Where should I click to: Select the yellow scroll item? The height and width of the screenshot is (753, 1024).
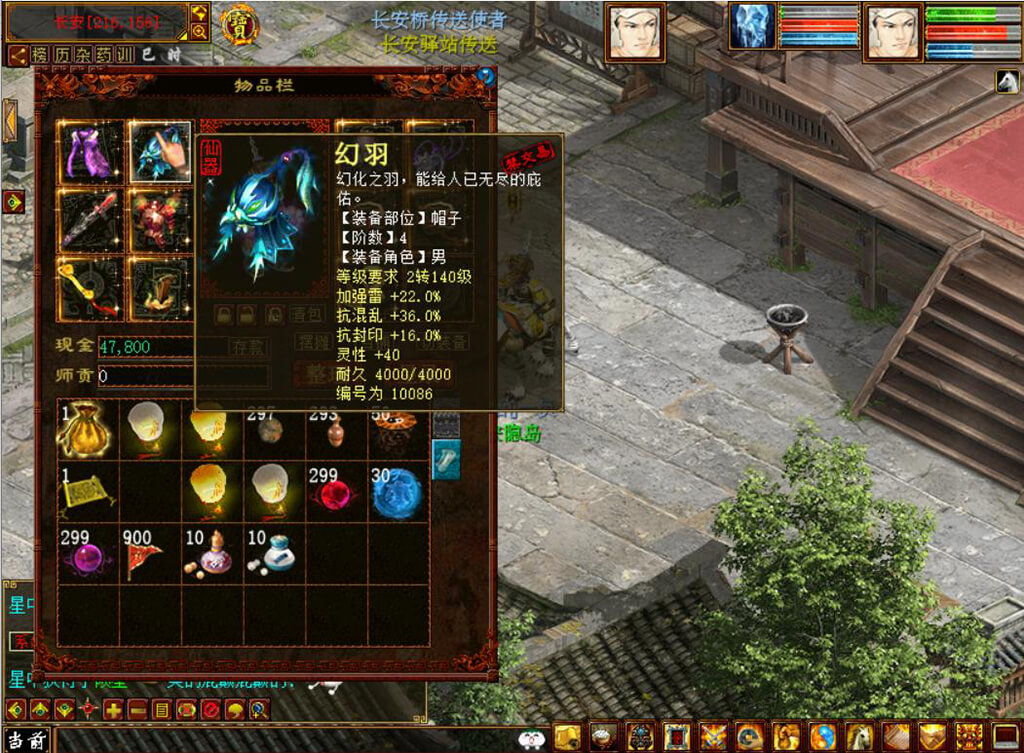pyautogui.click(x=87, y=490)
